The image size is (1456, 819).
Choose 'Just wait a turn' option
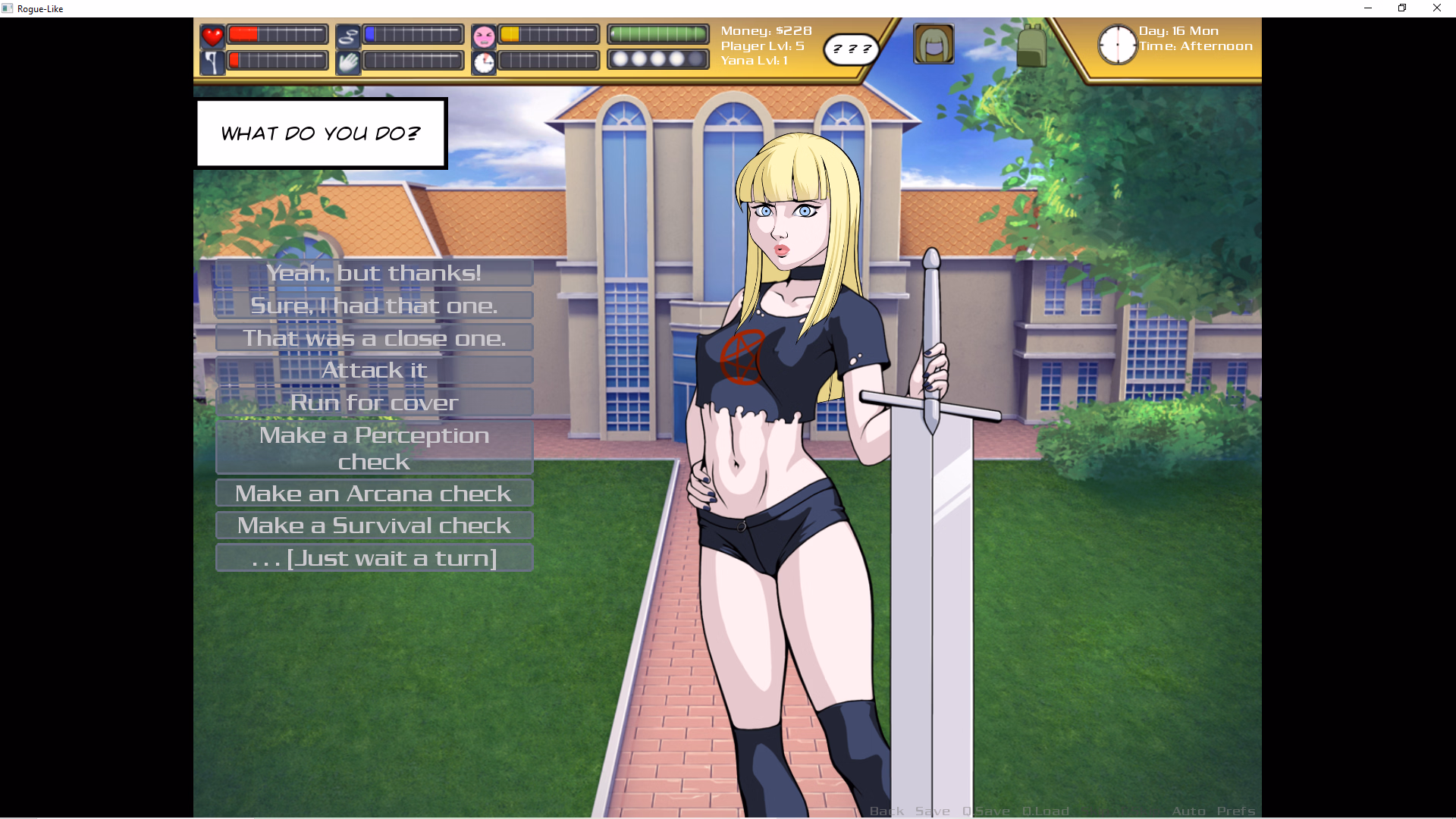click(x=374, y=558)
